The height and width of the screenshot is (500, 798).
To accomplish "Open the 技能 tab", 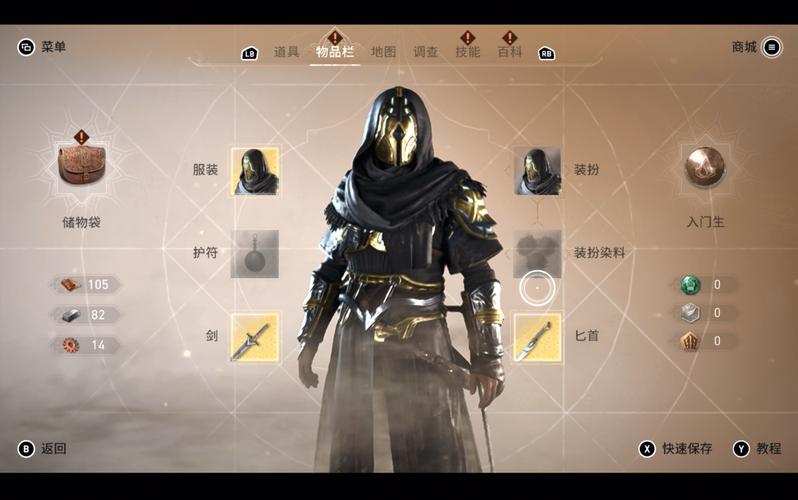I will [x=467, y=52].
